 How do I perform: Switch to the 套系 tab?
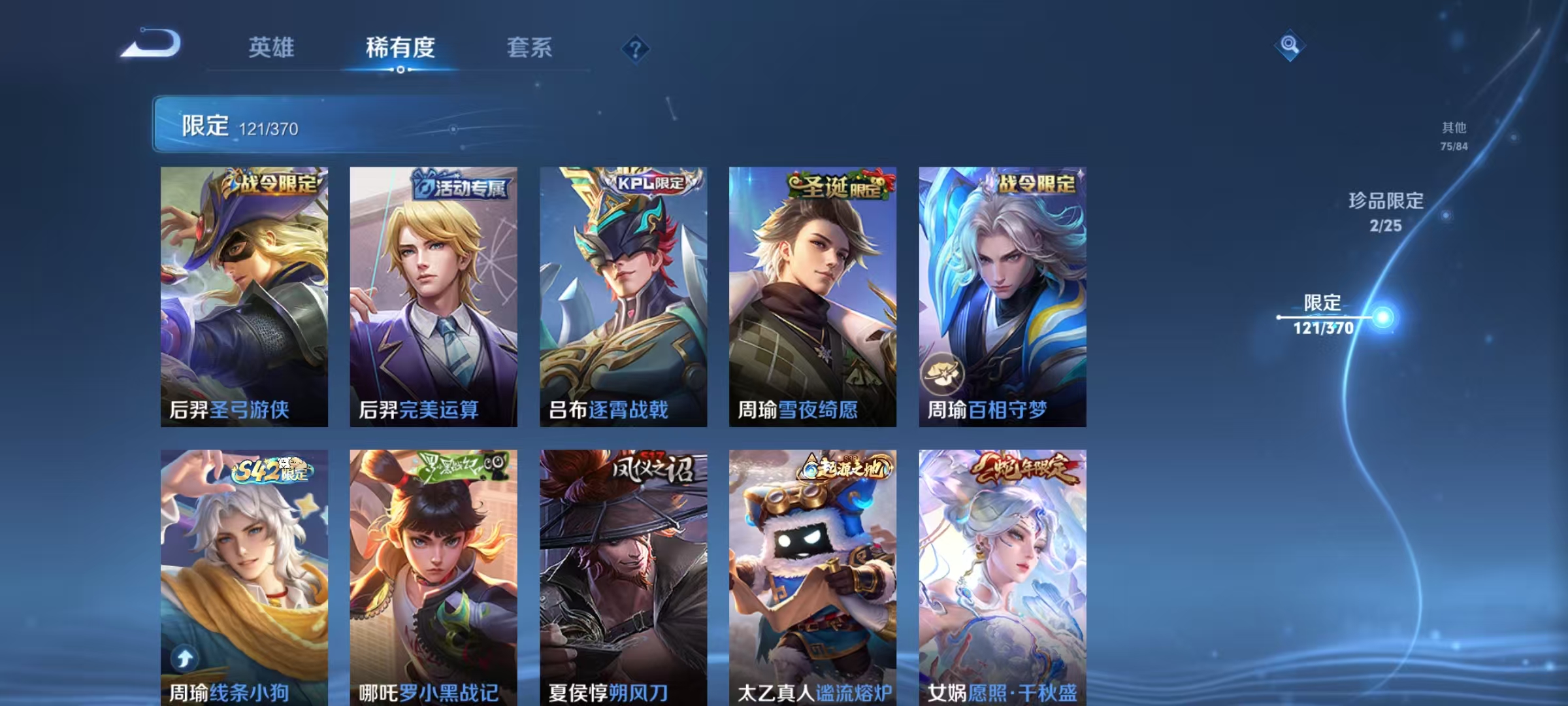pos(529,47)
